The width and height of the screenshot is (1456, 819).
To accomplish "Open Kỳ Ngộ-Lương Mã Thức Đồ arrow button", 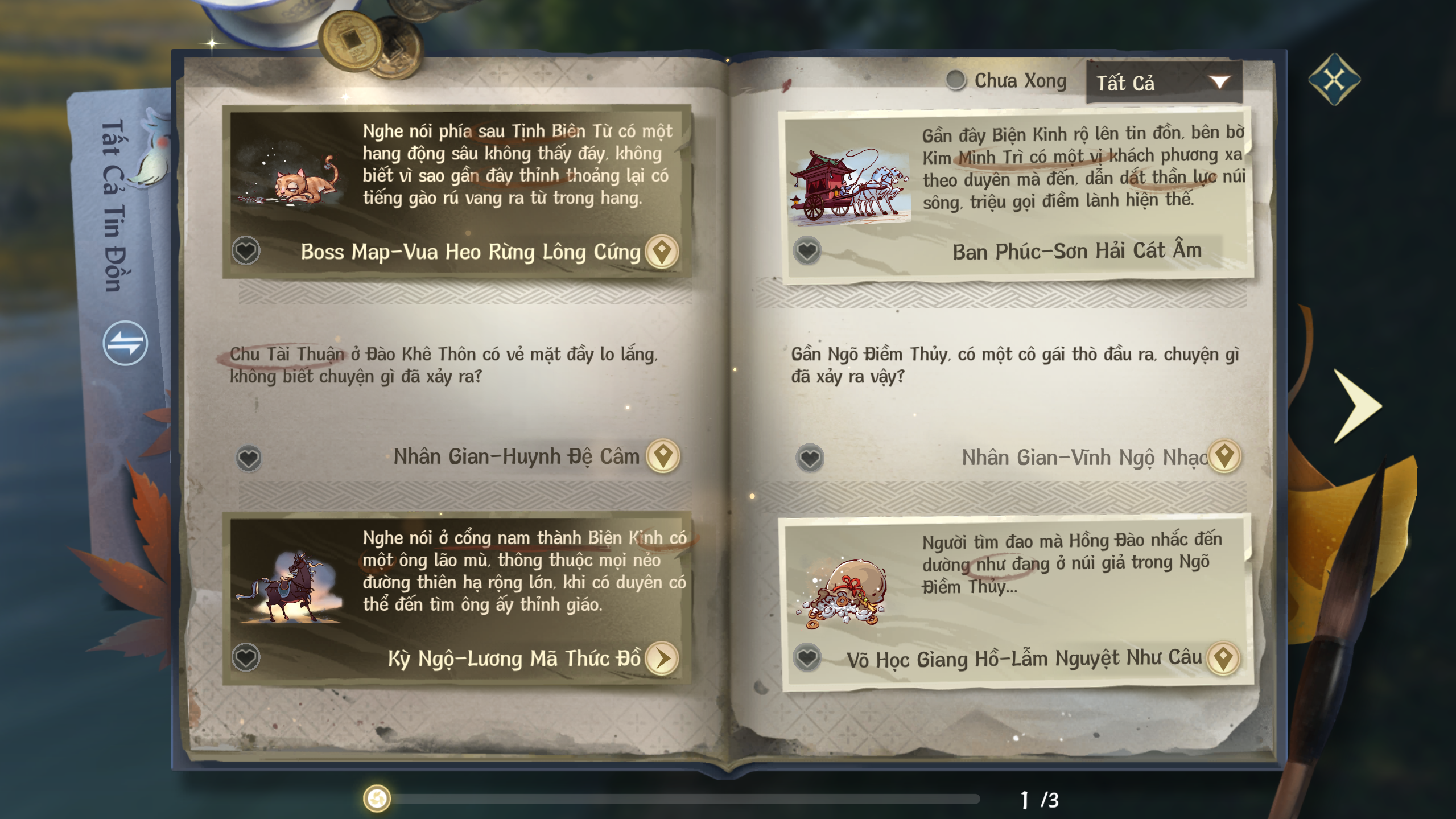I will [662, 658].
